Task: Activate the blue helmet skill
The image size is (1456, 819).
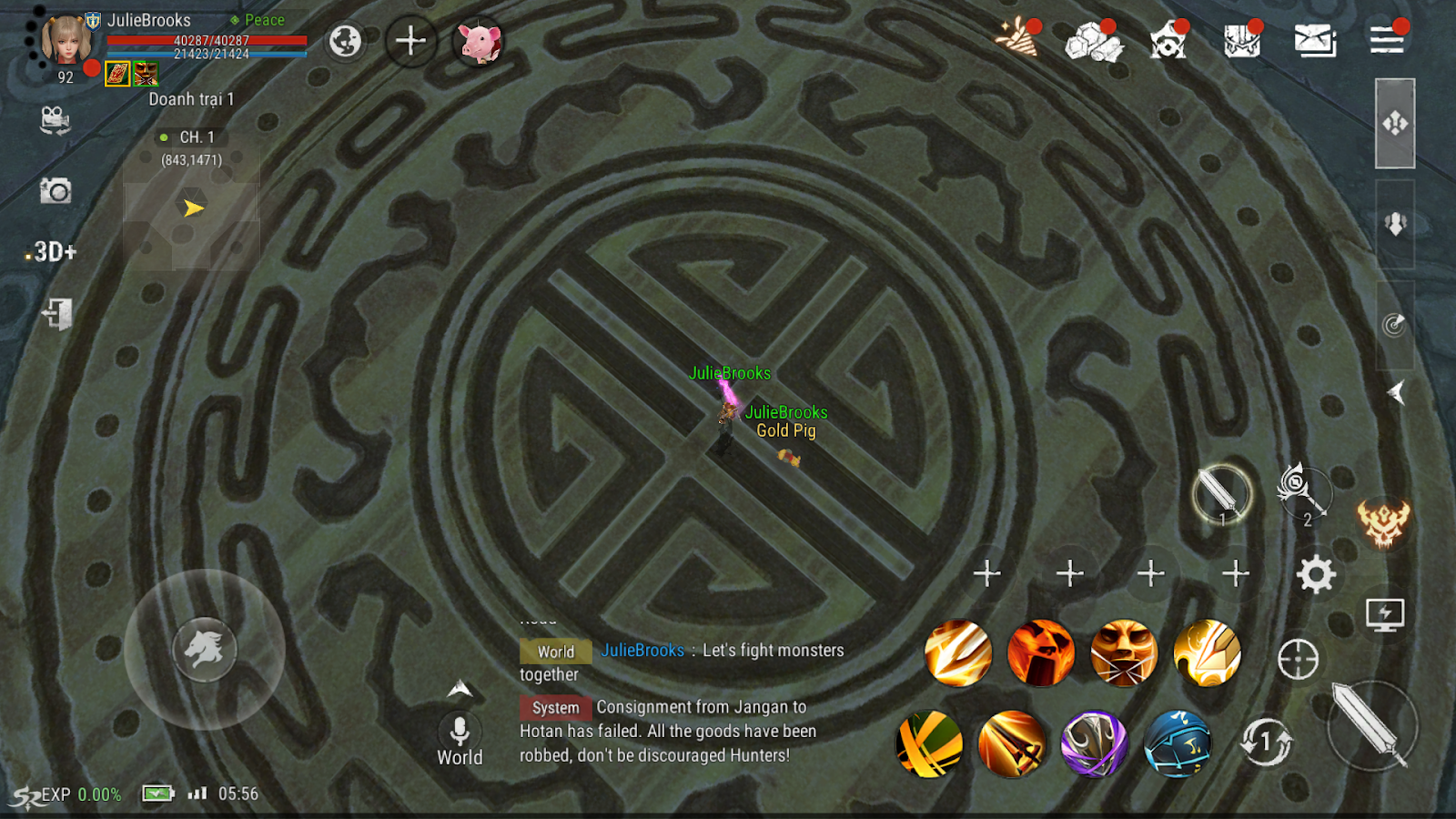Action: pyautogui.click(x=1177, y=743)
